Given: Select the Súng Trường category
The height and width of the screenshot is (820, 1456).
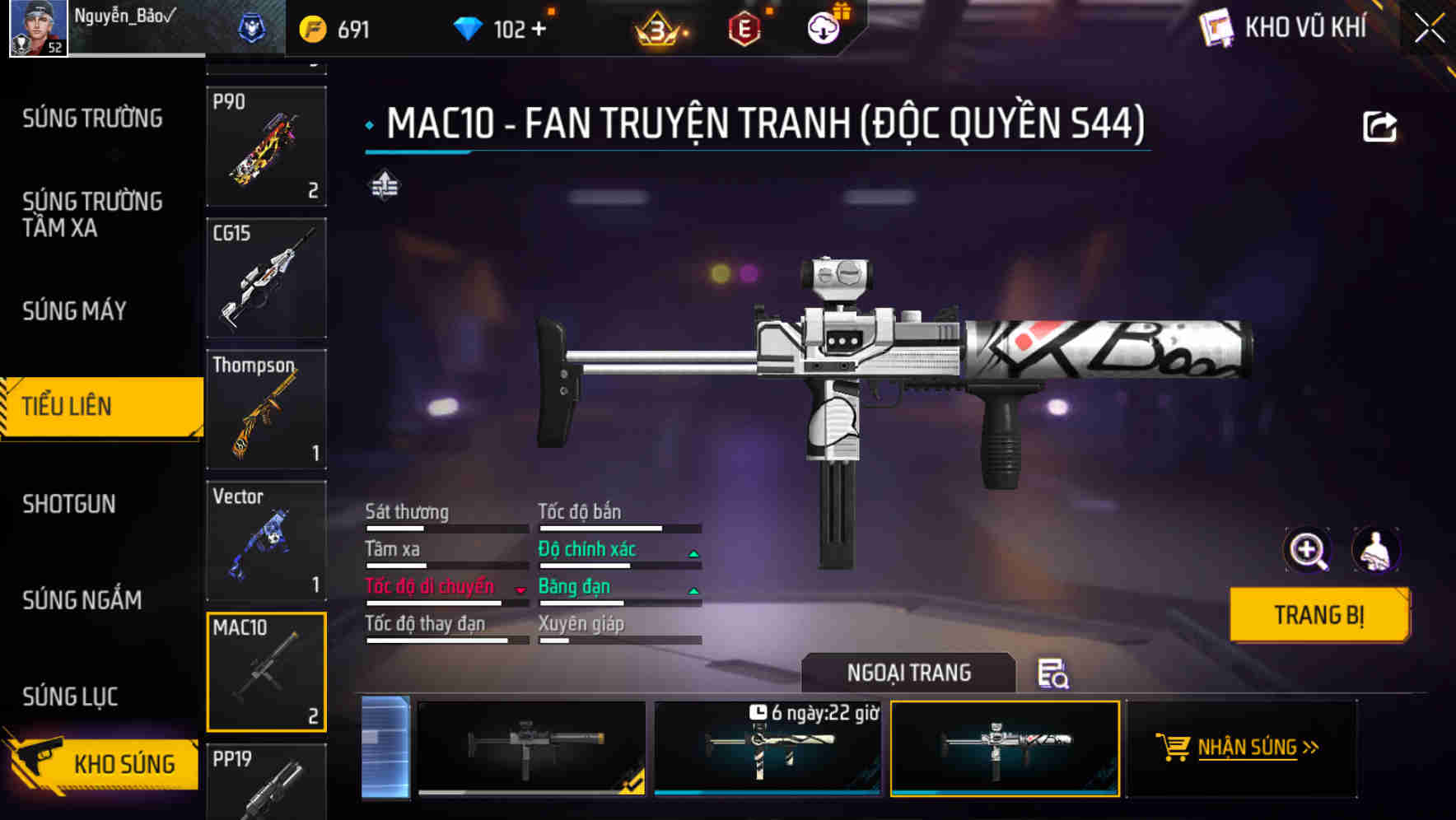Looking at the screenshot, I should 92,119.
